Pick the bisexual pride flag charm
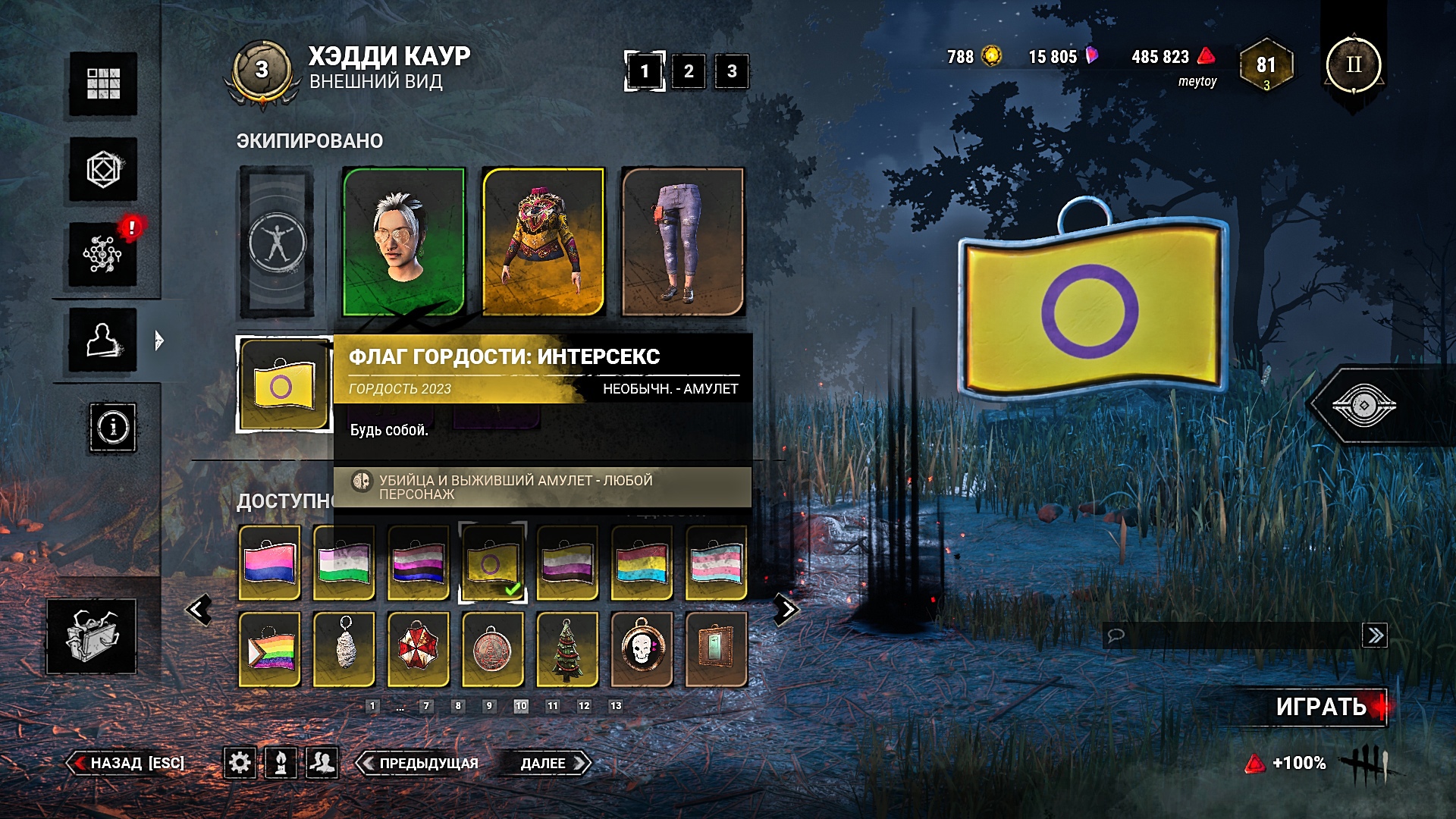 (x=270, y=563)
